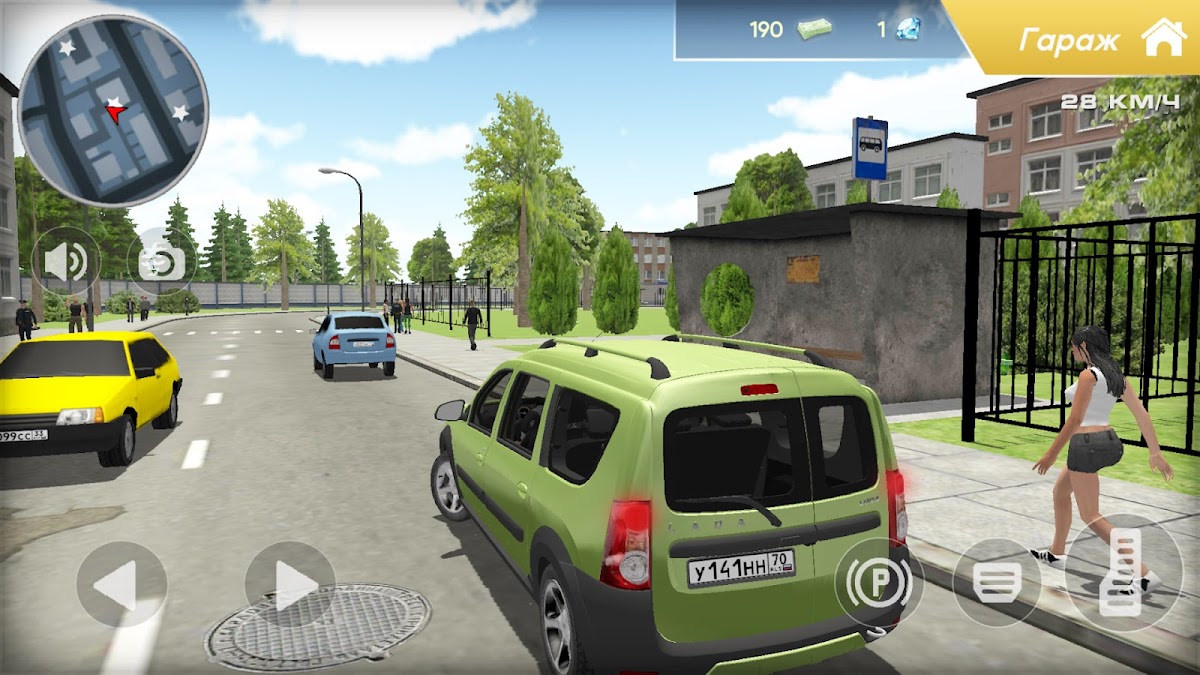Image resolution: width=1200 pixels, height=675 pixels.
Task: Toggle the sound speaker button
Action: [x=66, y=262]
